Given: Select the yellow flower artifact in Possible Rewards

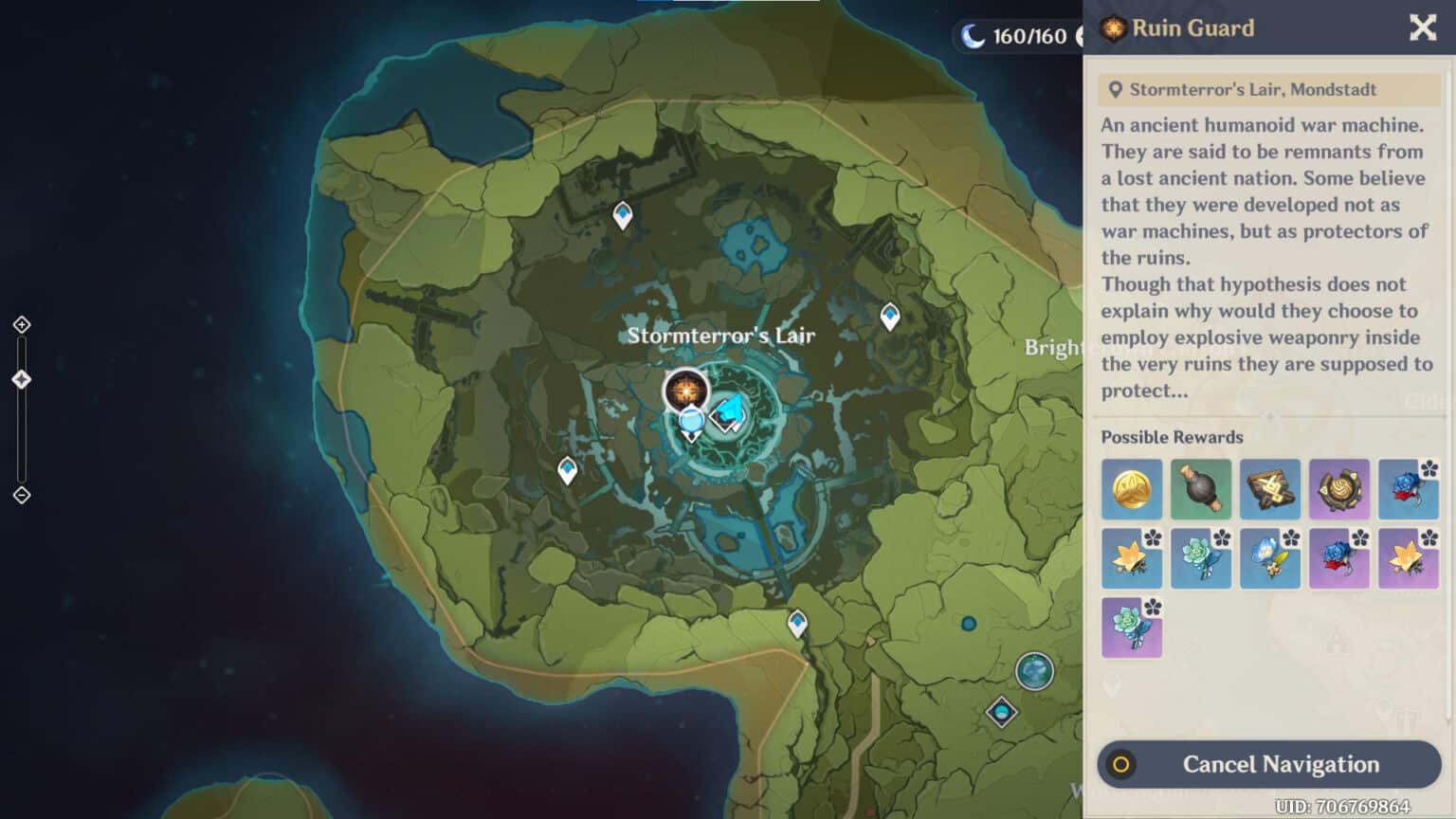Looking at the screenshot, I should (1132, 559).
